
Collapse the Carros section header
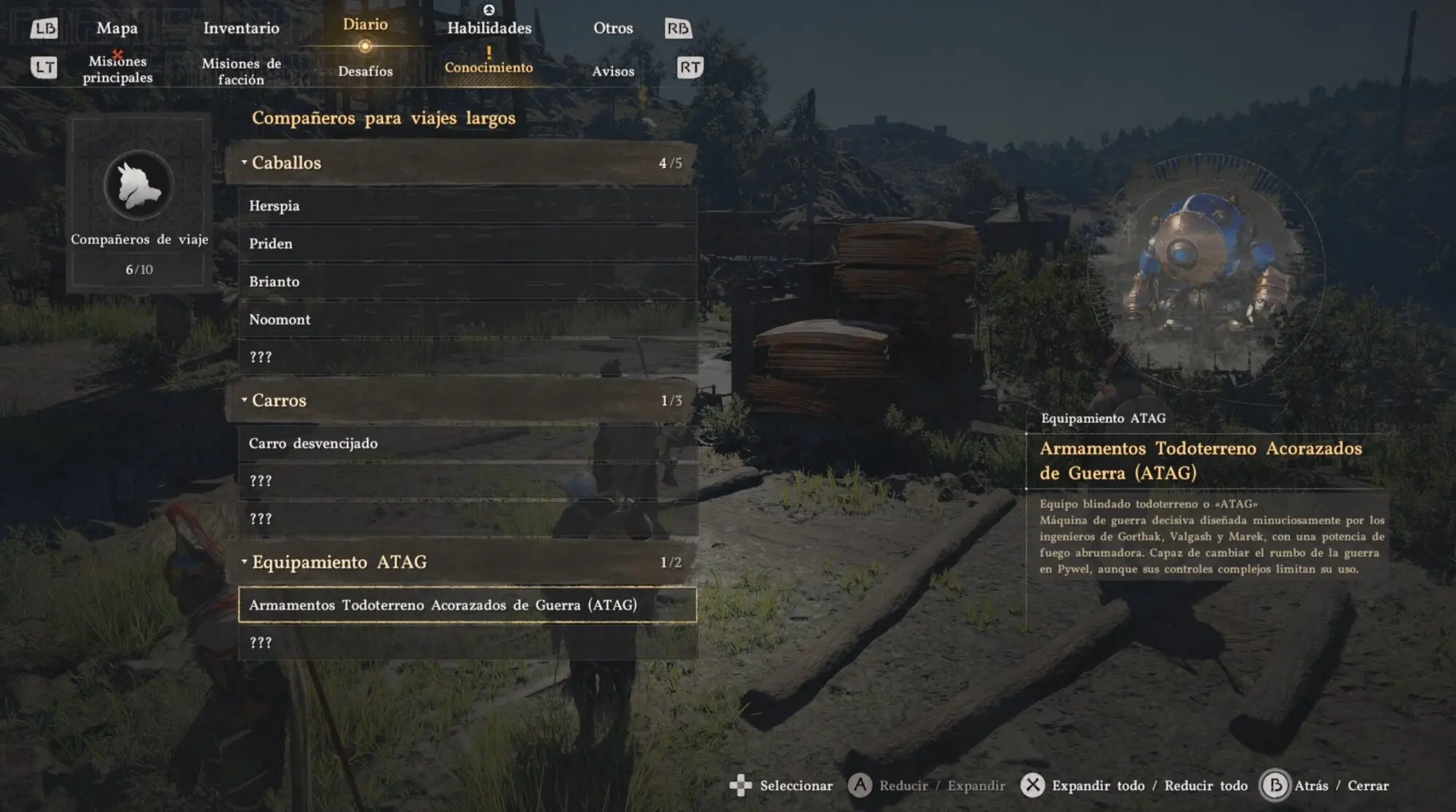462,401
